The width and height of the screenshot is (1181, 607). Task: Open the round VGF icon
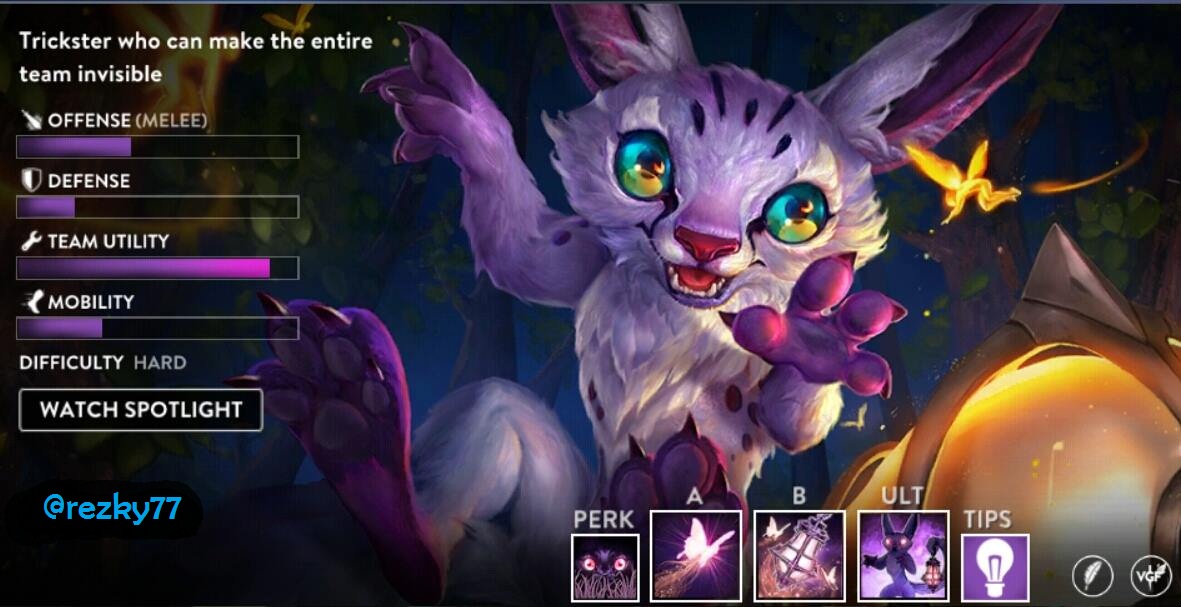click(x=1151, y=575)
